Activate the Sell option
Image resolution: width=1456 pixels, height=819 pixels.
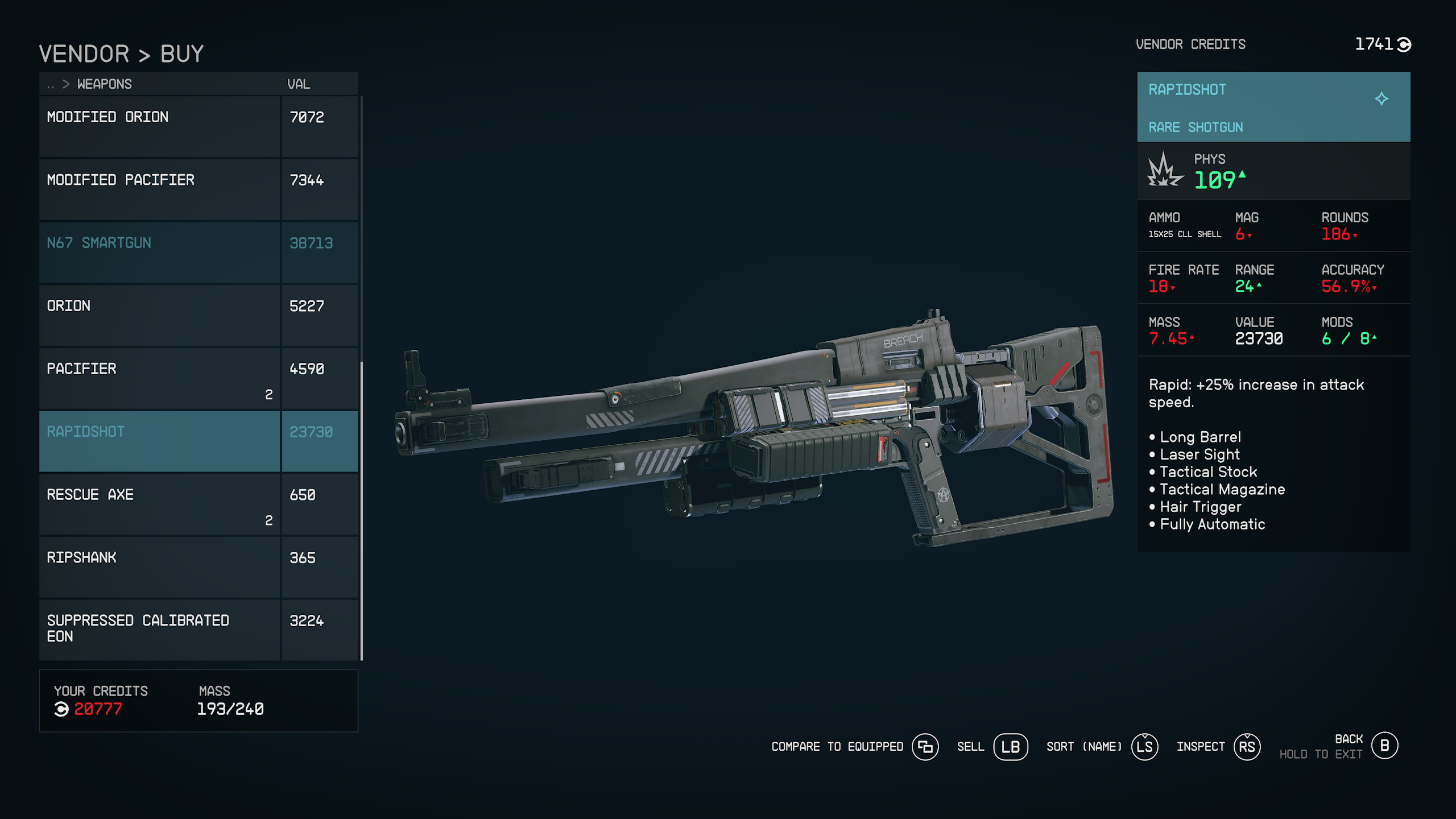click(x=971, y=746)
